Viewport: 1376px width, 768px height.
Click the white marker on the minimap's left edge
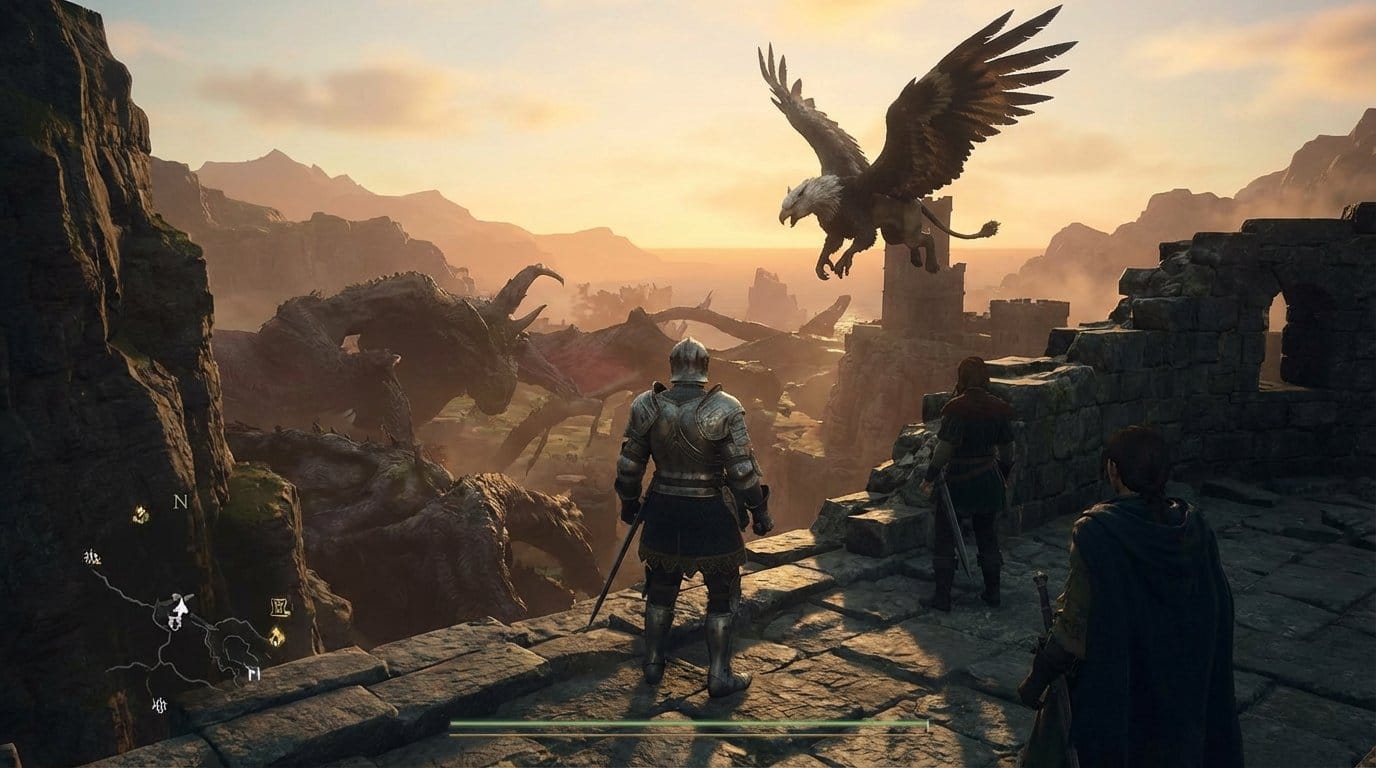click(93, 557)
